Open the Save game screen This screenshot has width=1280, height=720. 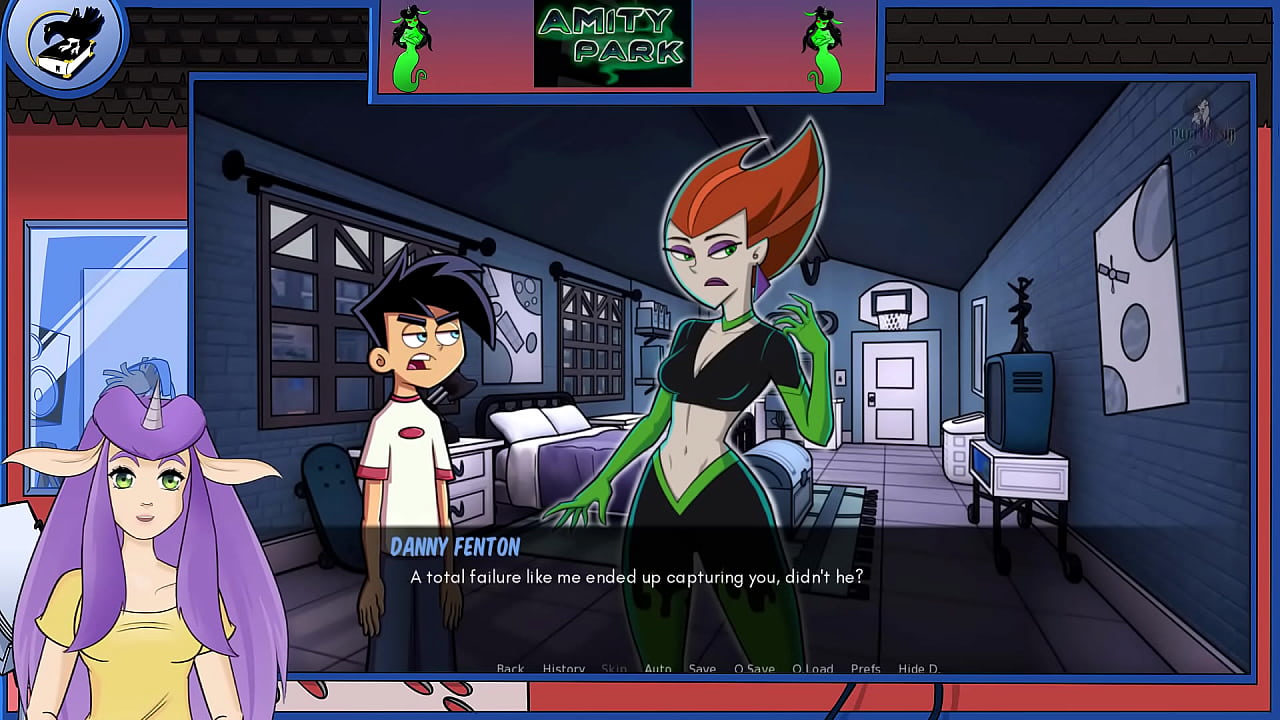702,668
